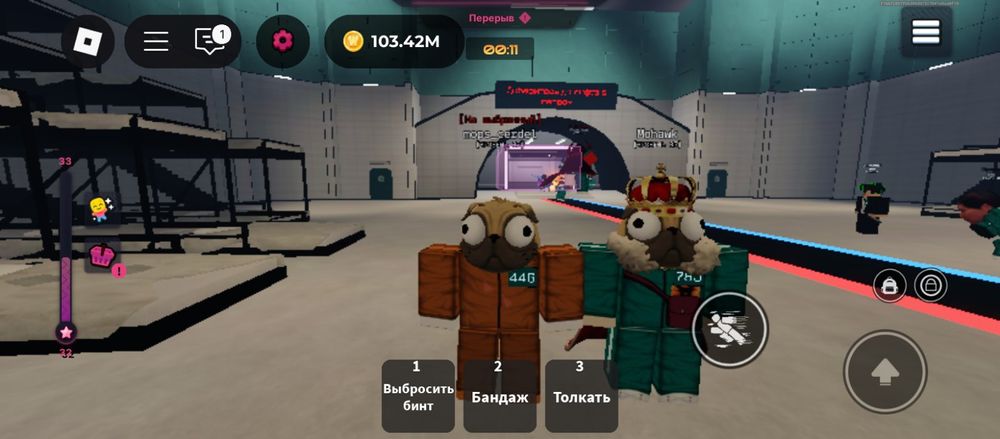Open the pink shop basket icon
This screenshot has height=439, width=1000.
(x=101, y=256)
